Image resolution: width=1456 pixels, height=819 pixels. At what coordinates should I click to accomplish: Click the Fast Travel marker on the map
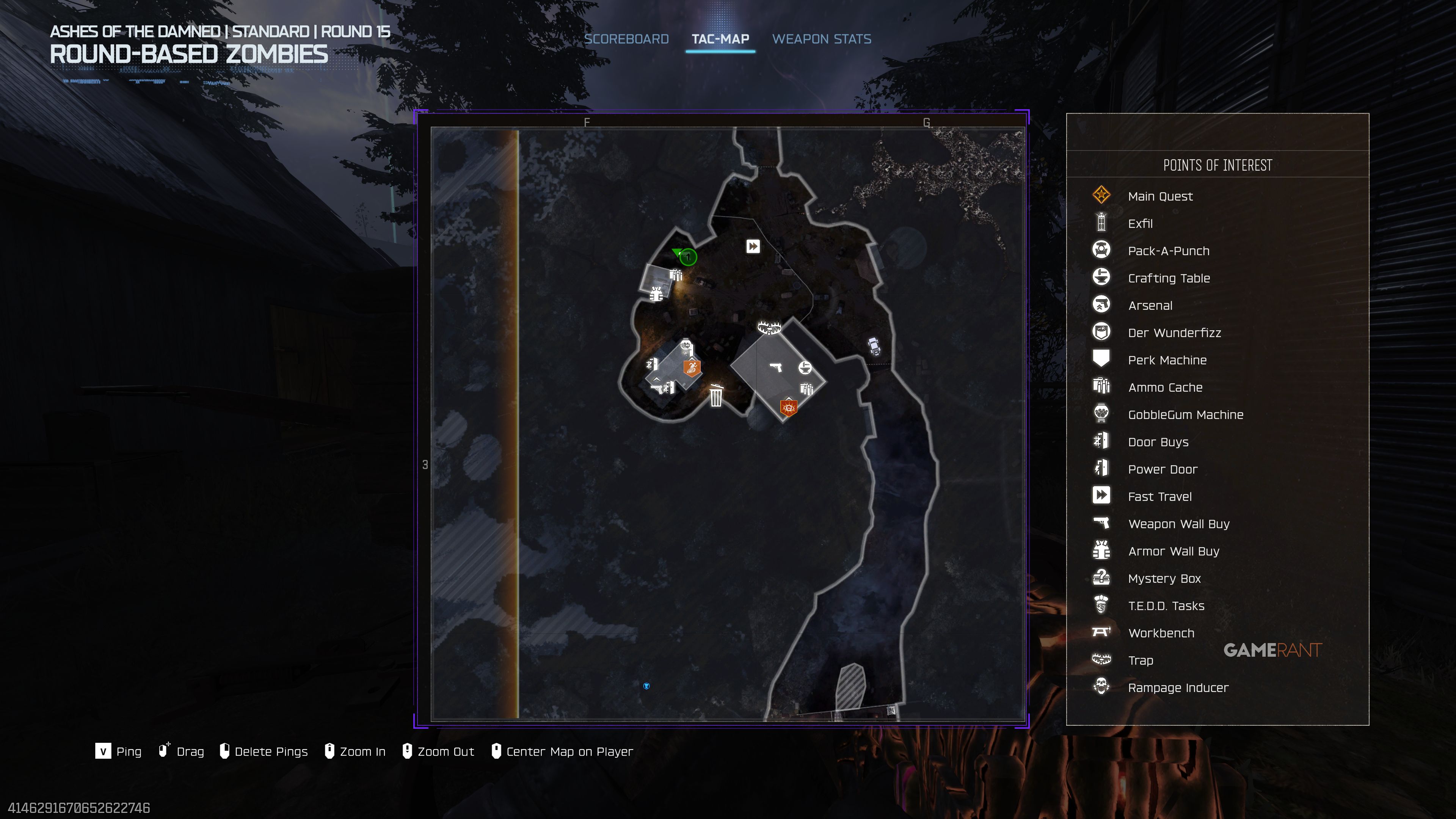pos(753,246)
